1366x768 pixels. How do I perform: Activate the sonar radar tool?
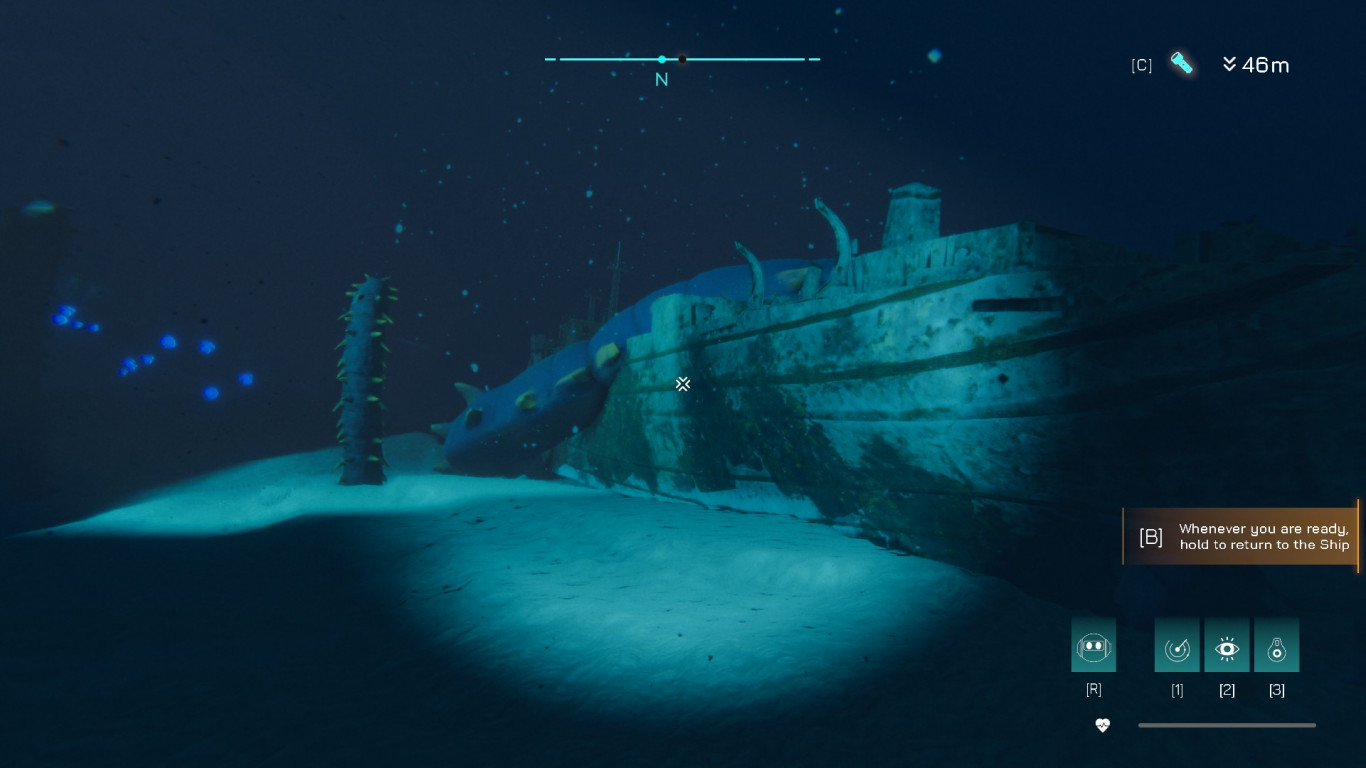coord(1177,646)
